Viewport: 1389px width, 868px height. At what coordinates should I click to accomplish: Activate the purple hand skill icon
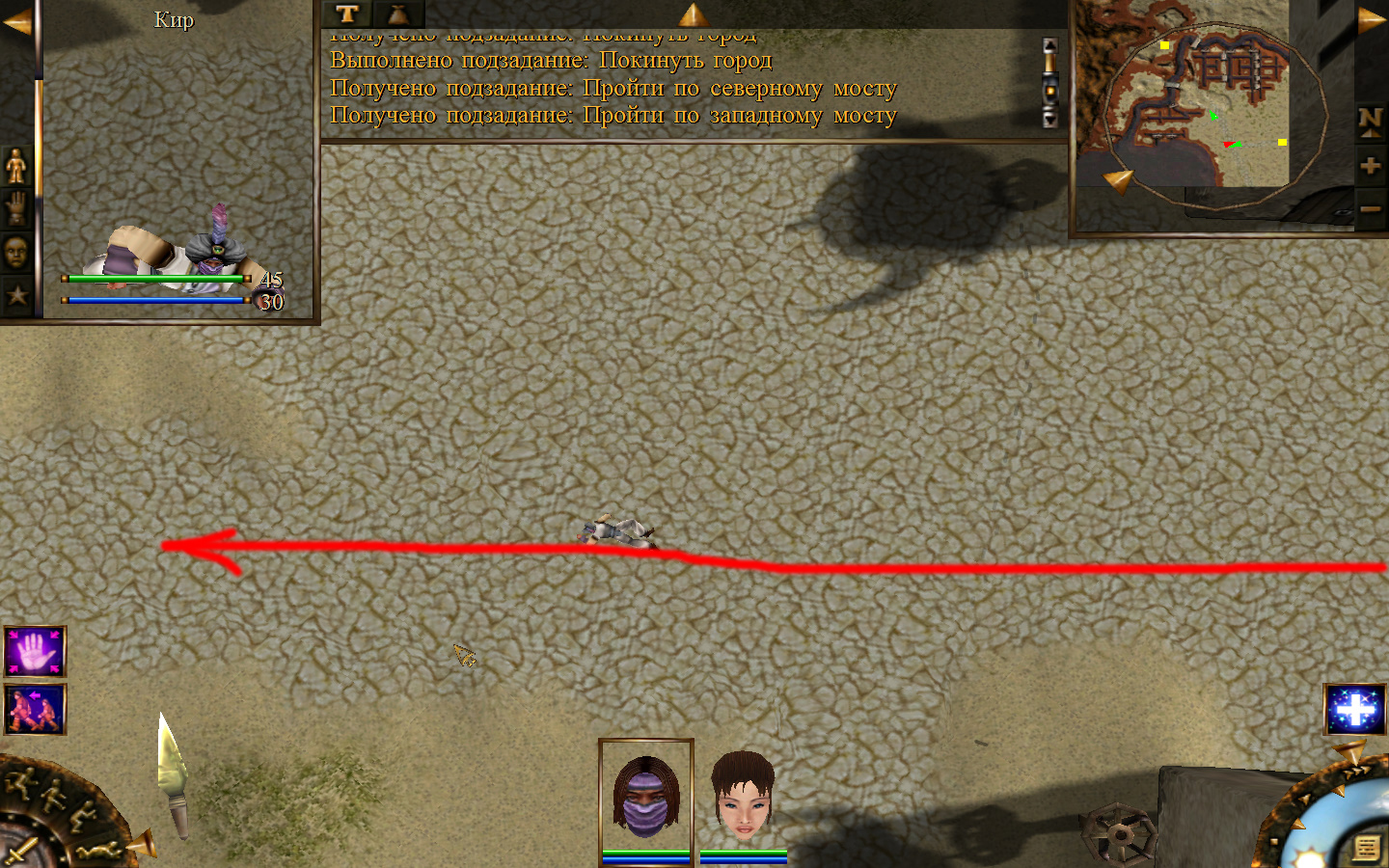pos(35,651)
